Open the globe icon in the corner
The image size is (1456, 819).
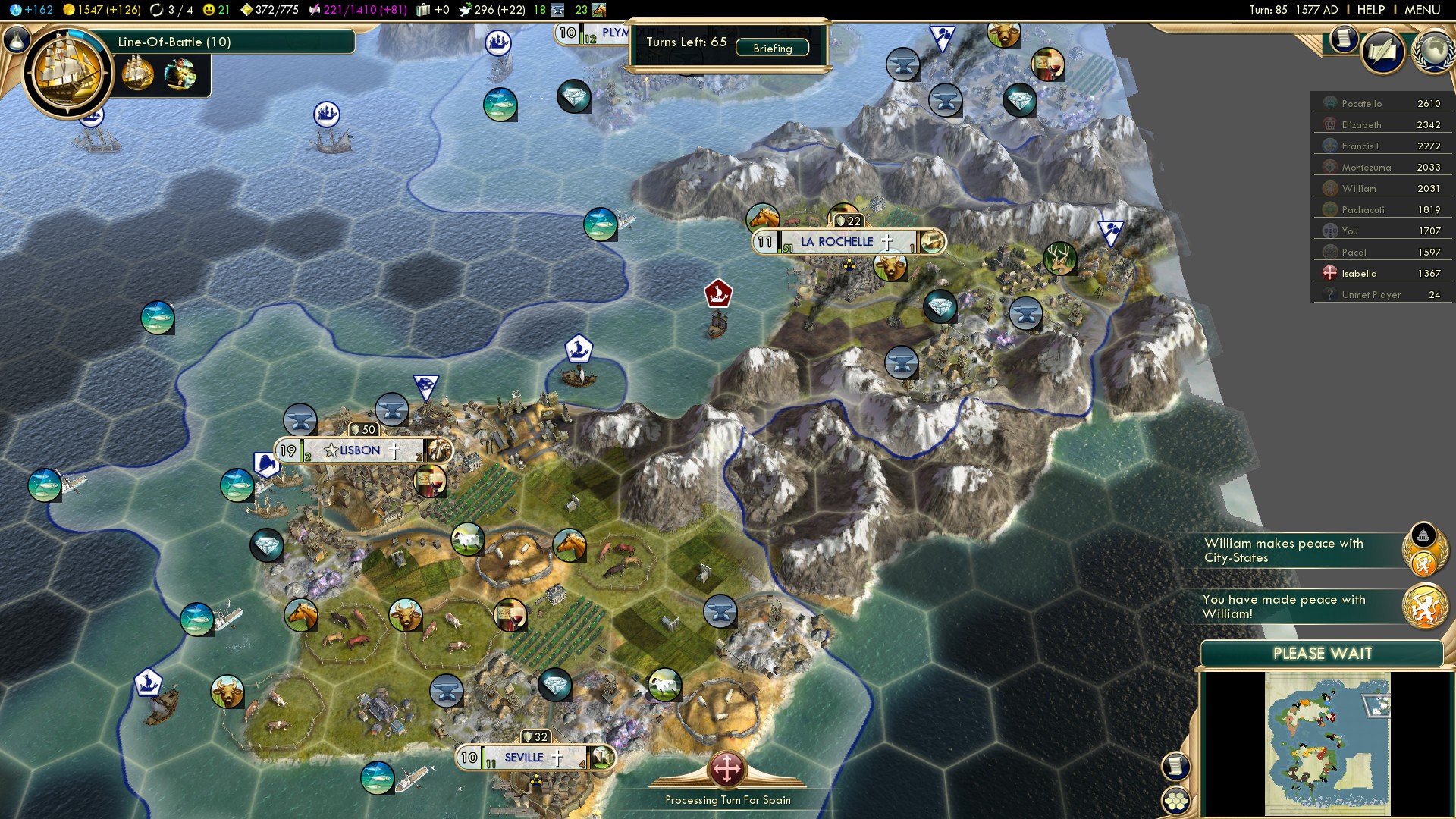pyautogui.click(x=1432, y=52)
